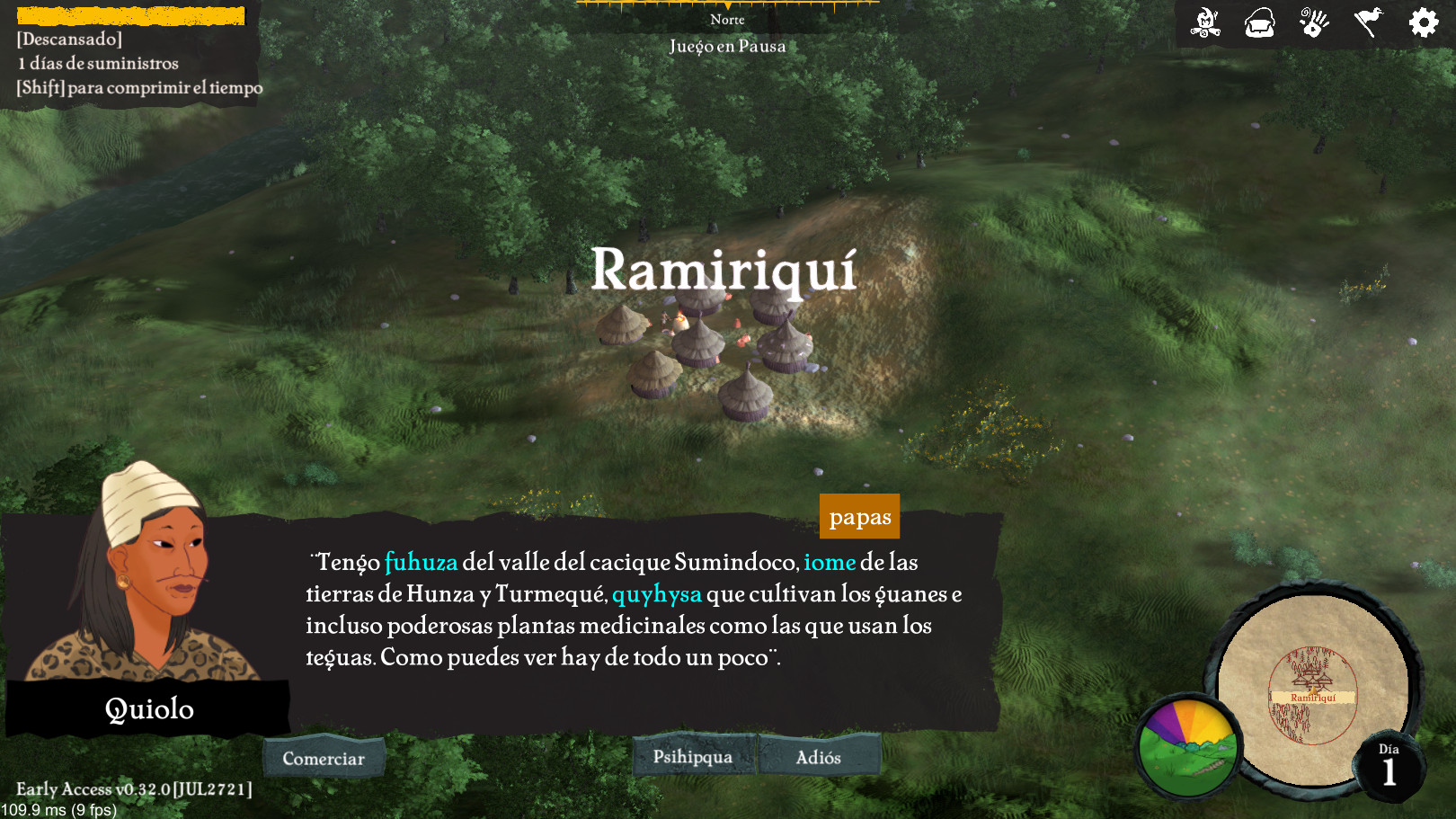Open trade with the Comerciar button
1456x819 pixels.
click(x=324, y=758)
